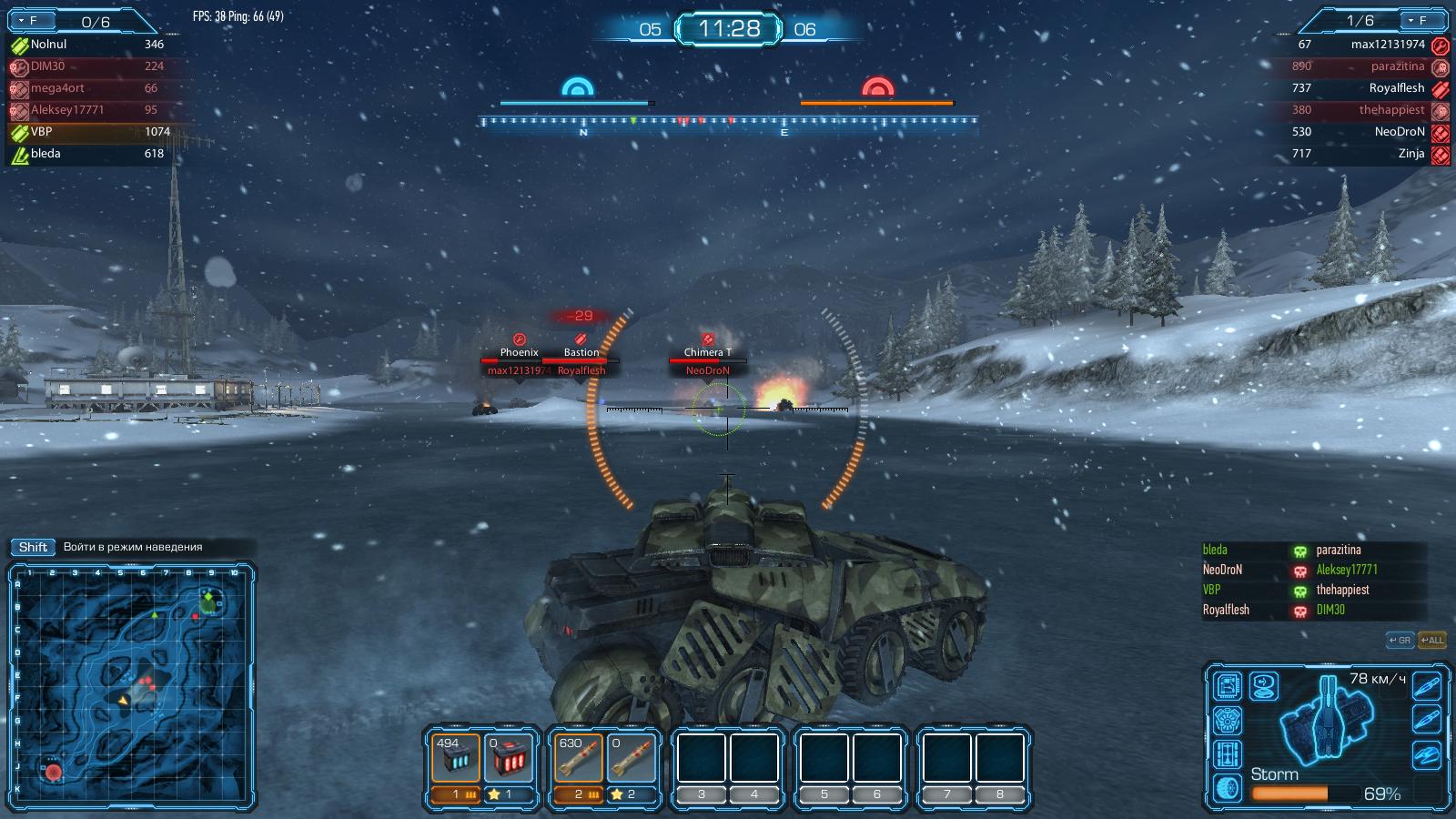
Task: Click the orange 69% durability bar
Action: (1290, 793)
